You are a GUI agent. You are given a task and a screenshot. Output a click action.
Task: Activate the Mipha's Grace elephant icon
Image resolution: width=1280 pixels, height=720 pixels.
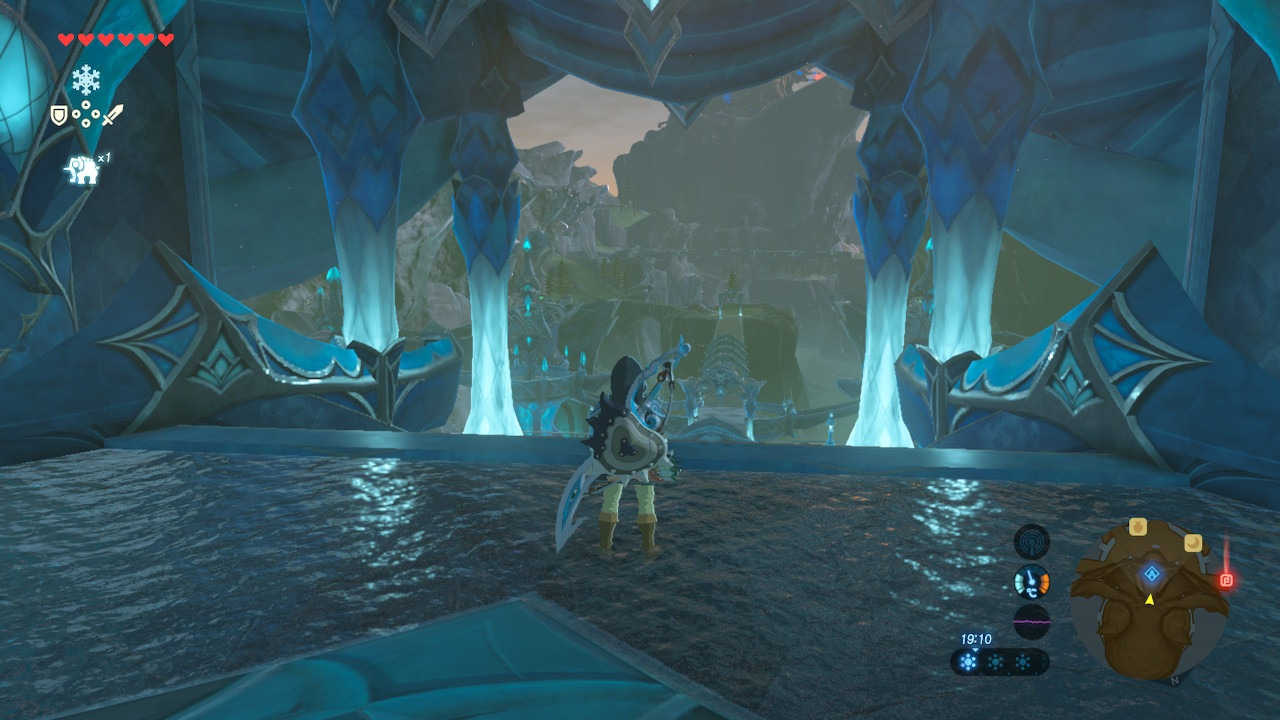coord(82,170)
